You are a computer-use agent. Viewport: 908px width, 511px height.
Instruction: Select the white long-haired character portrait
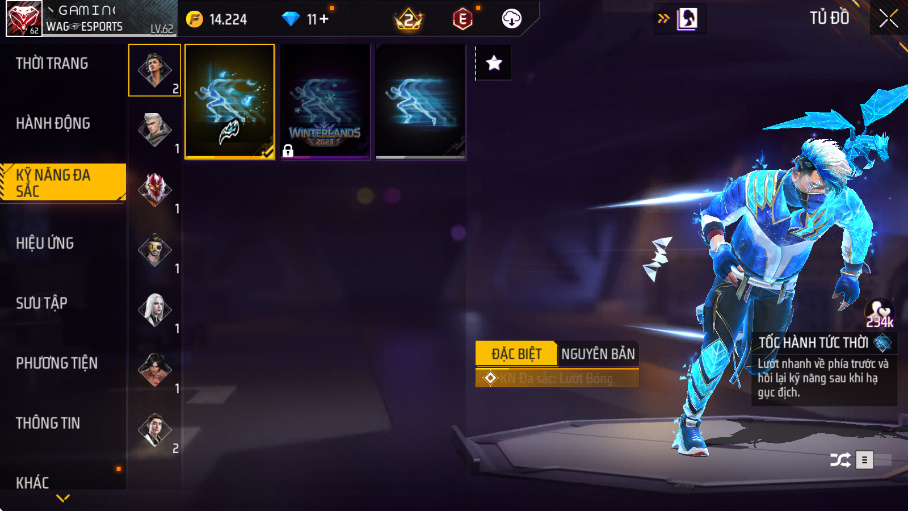[155, 309]
